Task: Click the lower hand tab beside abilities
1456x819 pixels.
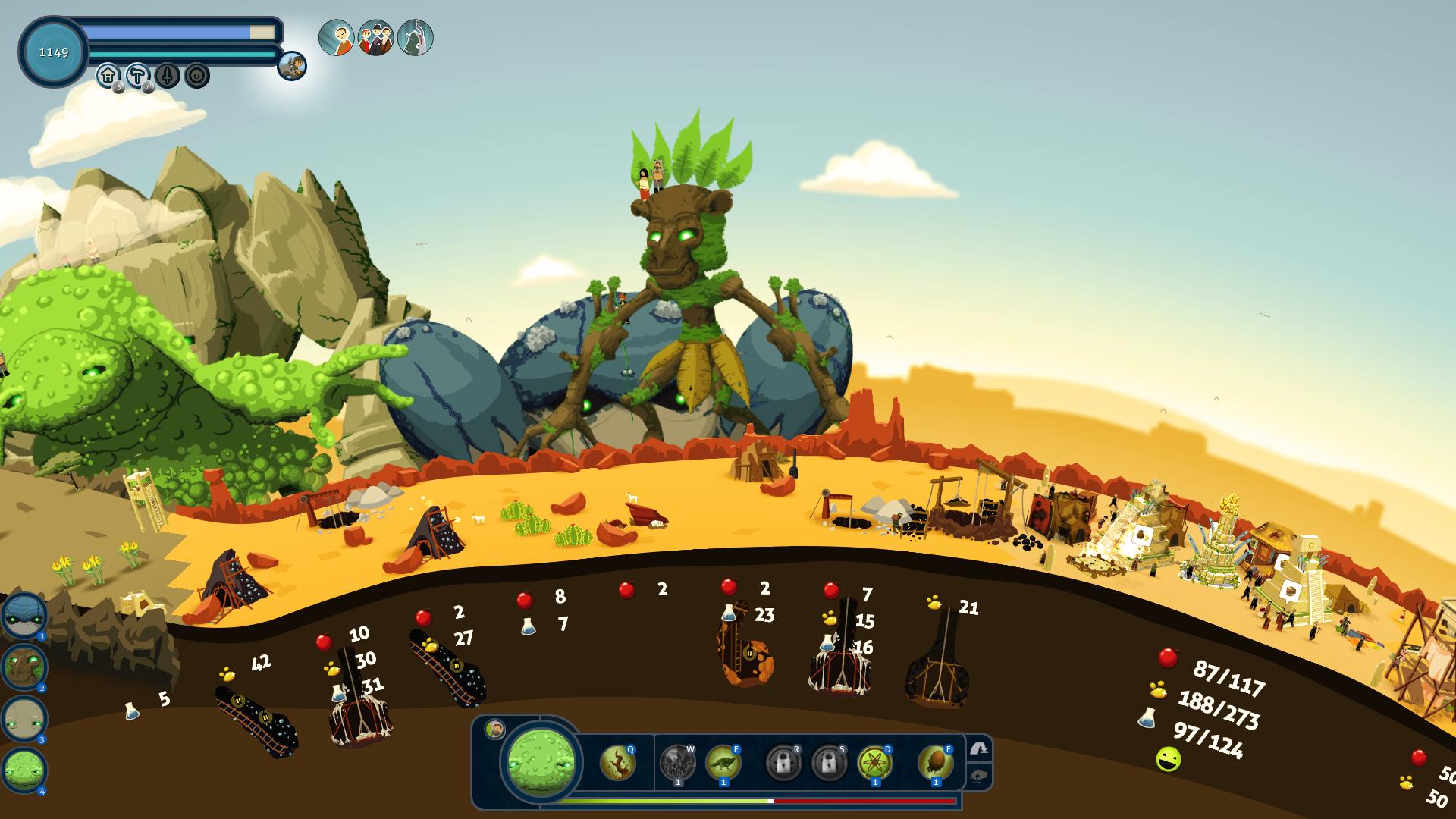Action: [979, 777]
